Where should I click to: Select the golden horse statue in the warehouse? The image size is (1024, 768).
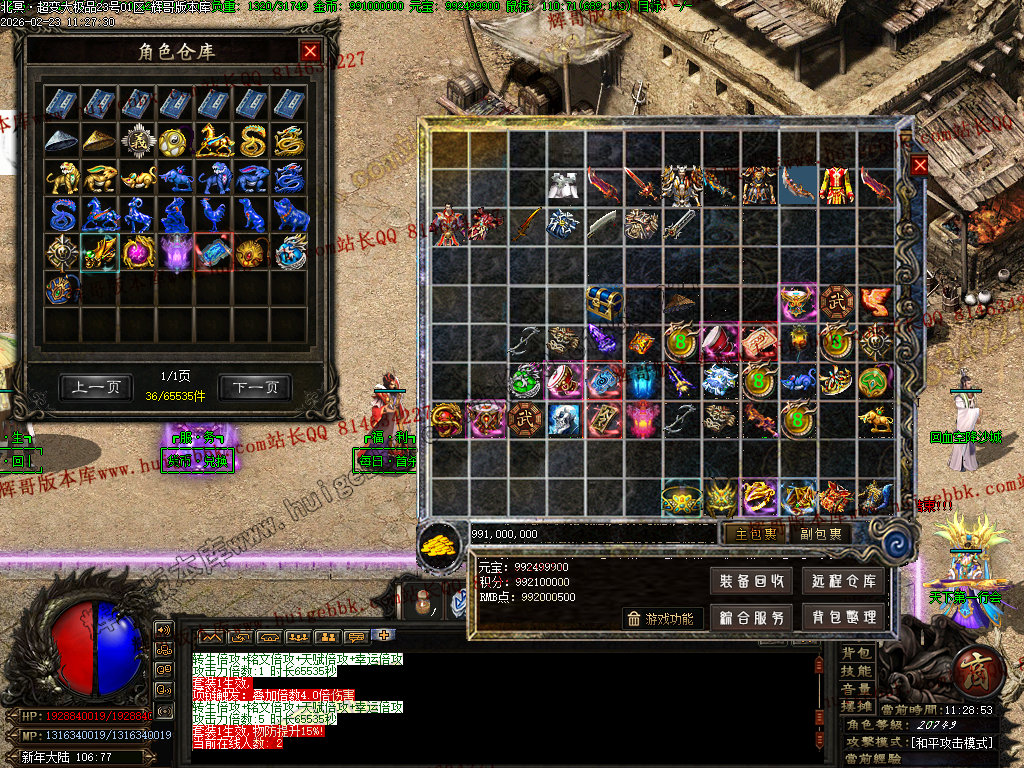[214, 140]
